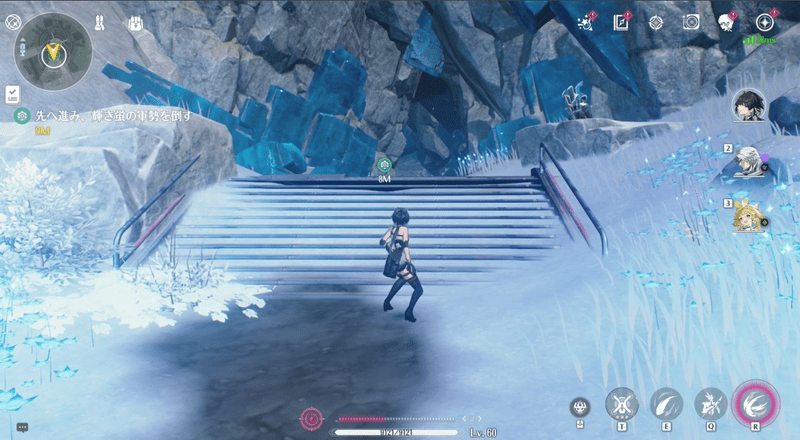The width and height of the screenshot is (800, 440).
Task: Click the pink target lock-on icon
Action: point(312,418)
